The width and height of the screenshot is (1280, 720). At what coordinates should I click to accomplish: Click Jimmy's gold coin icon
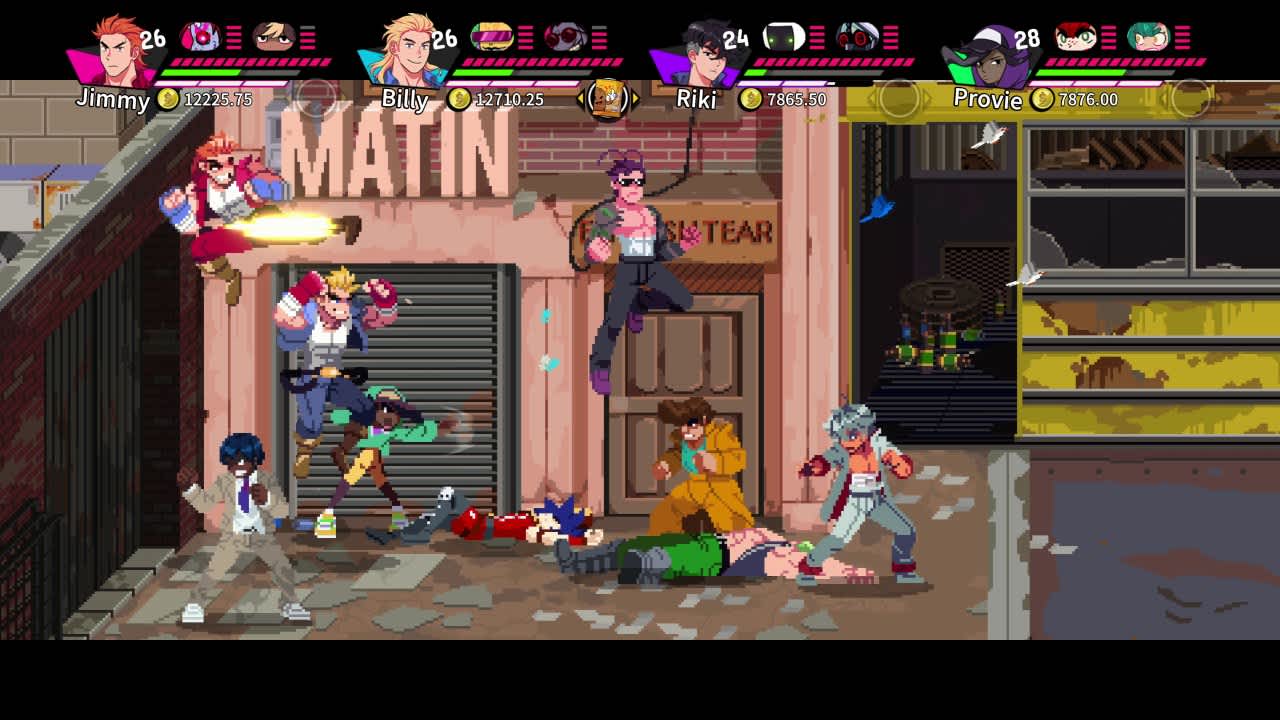[169, 100]
